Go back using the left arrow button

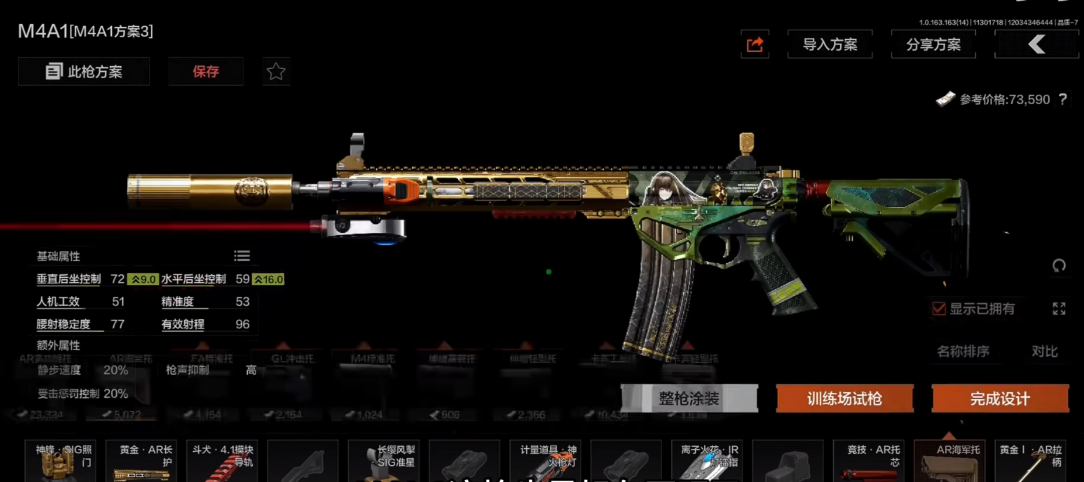click(1036, 44)
